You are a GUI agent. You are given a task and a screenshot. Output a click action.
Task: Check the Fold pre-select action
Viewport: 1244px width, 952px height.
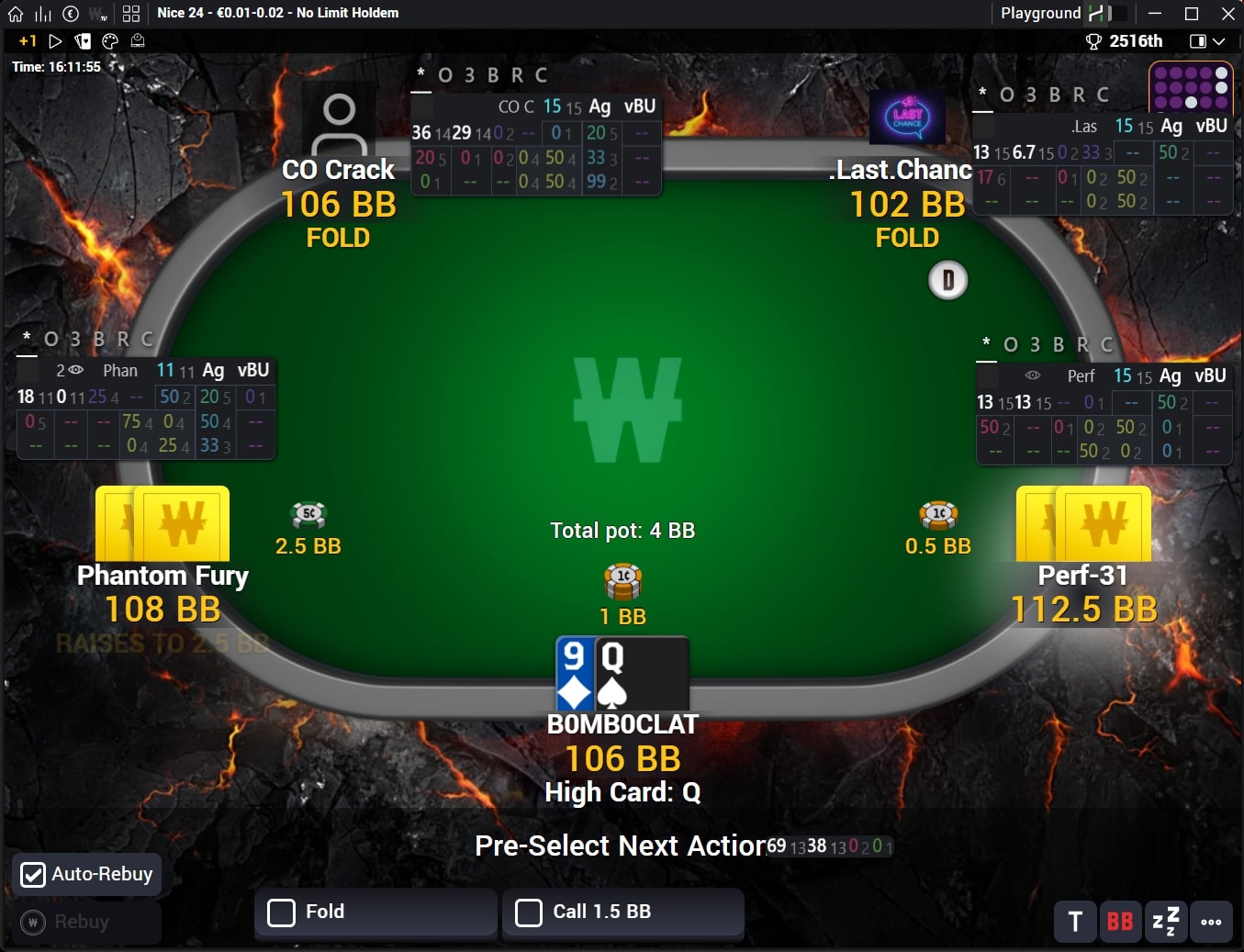[x=281, y=912]
